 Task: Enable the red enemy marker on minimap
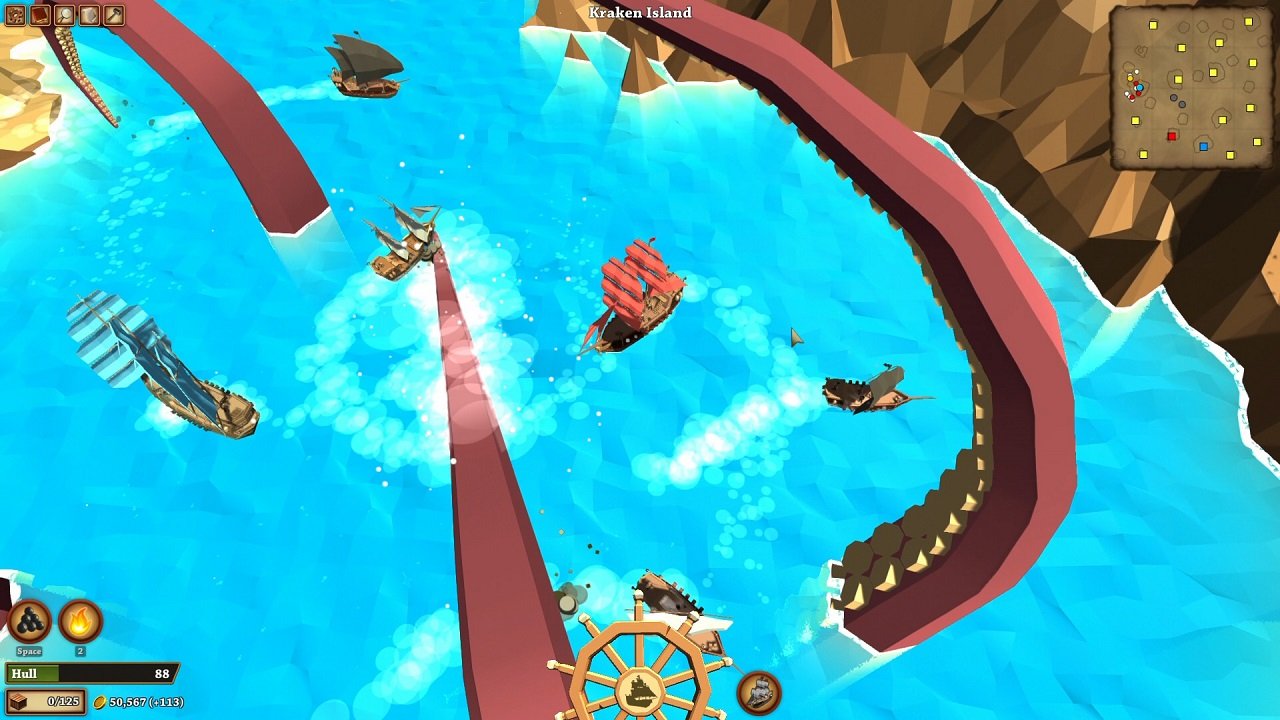1172,136
